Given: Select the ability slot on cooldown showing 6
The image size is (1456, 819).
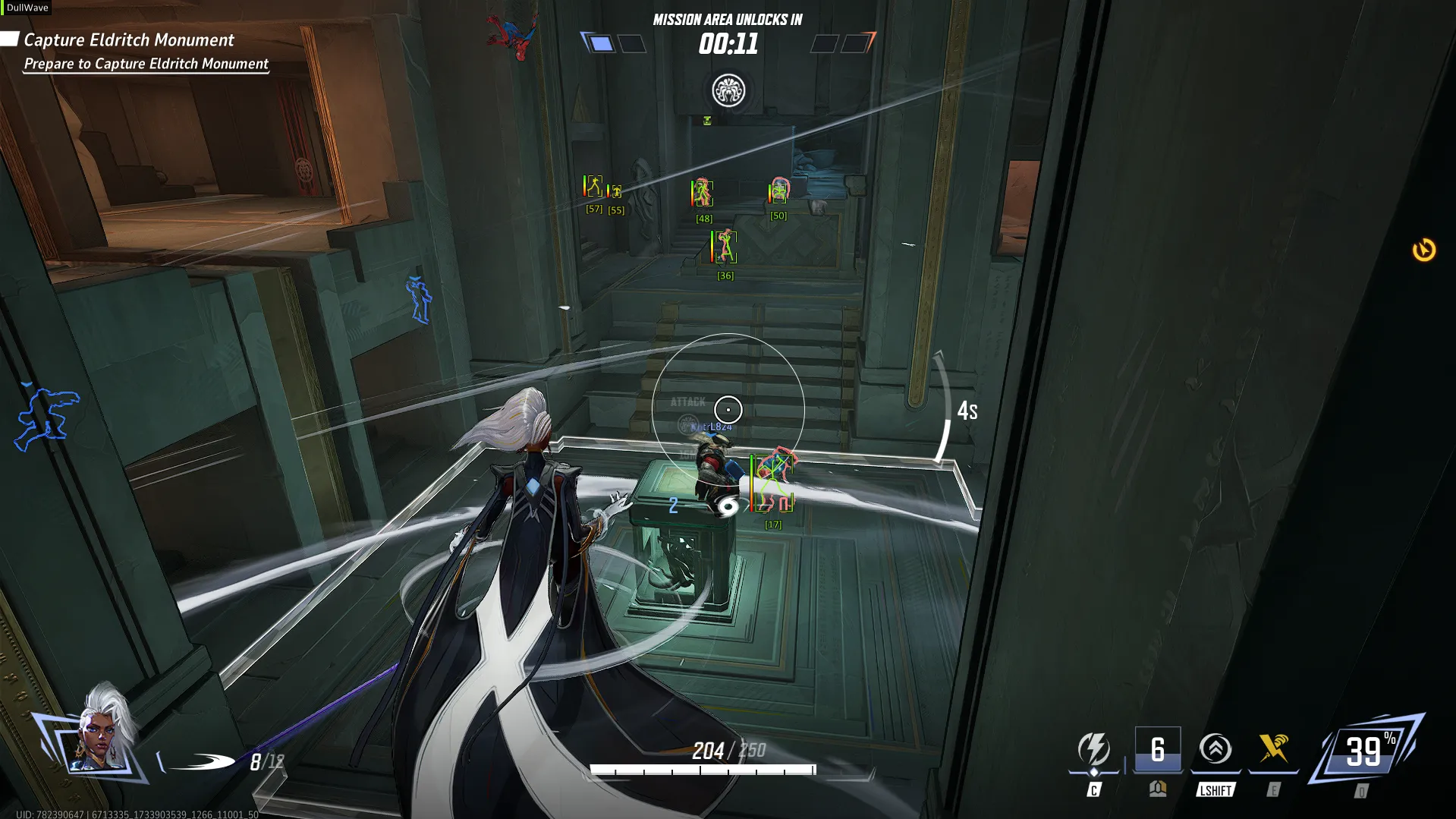Looking at the screenshot, I should [x=1157, y=750].
